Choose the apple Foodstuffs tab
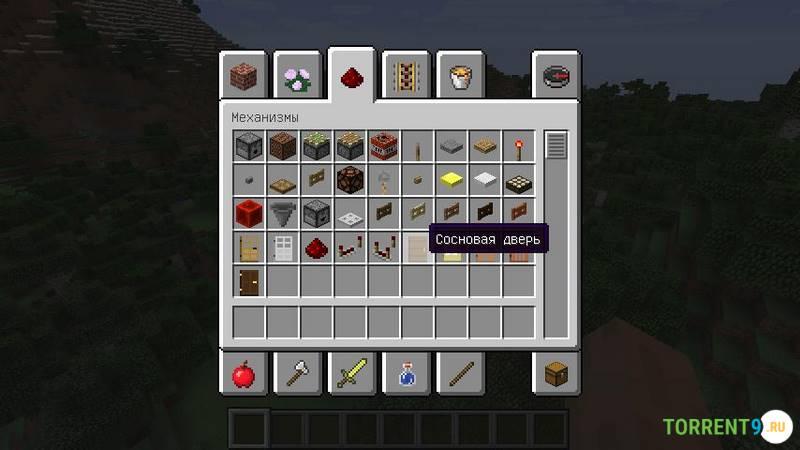The width and height of the screenshot is (800, 450). tap(243, 375)
